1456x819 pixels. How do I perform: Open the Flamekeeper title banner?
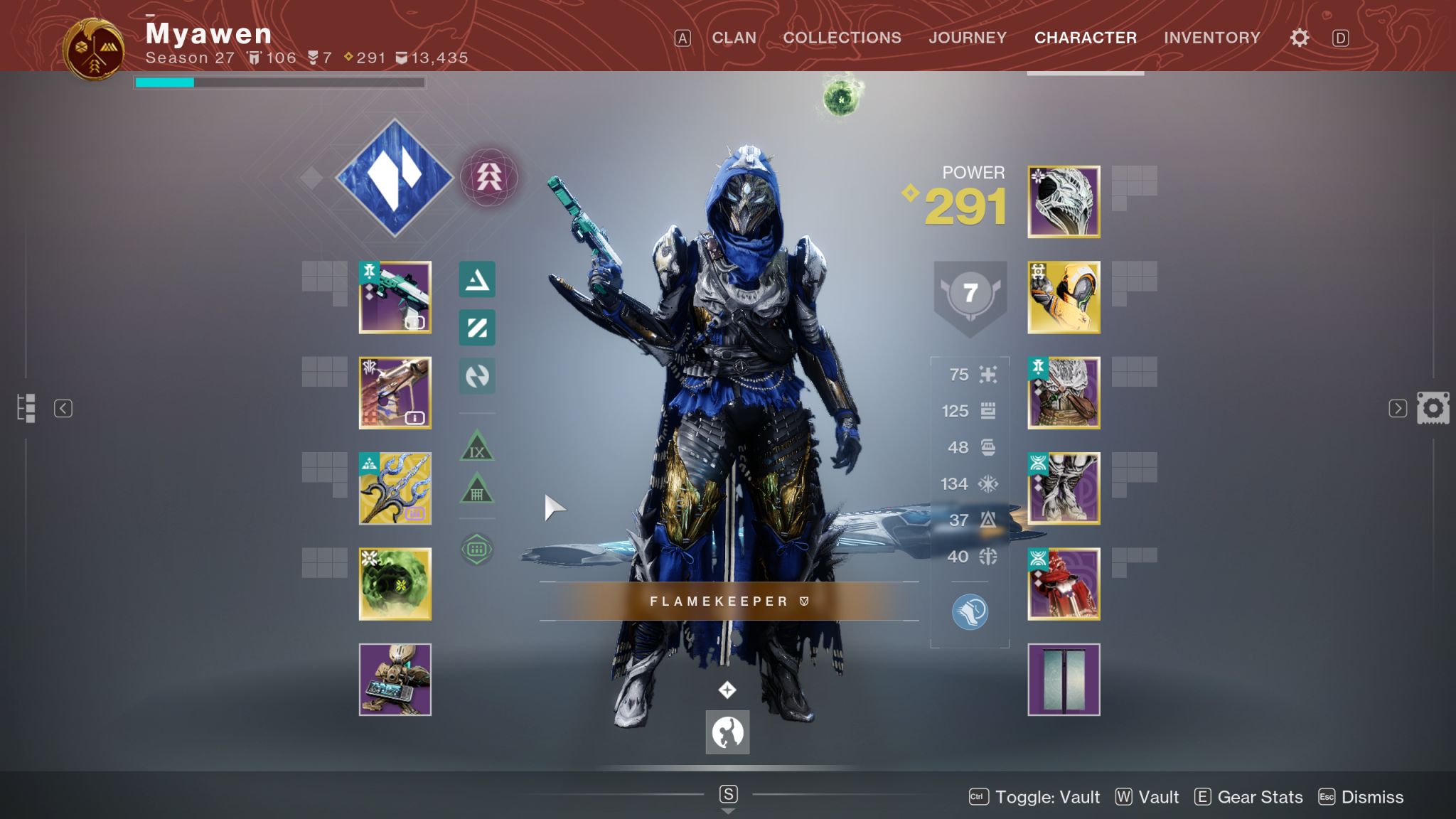(x=728, y=601)
